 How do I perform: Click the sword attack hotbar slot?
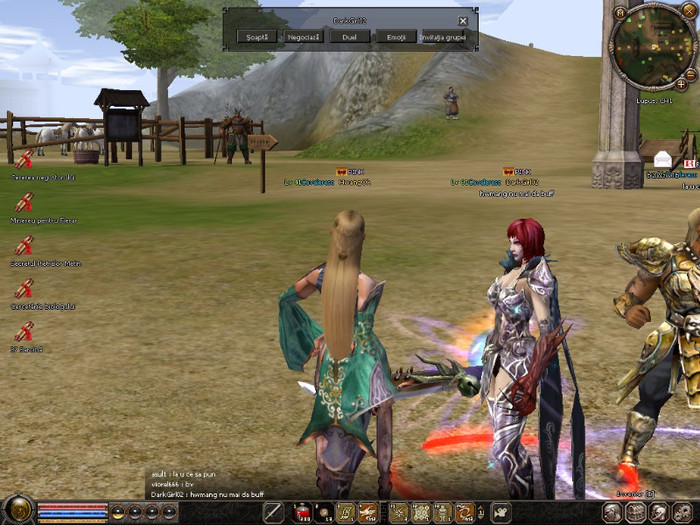[x=273, y=513]
